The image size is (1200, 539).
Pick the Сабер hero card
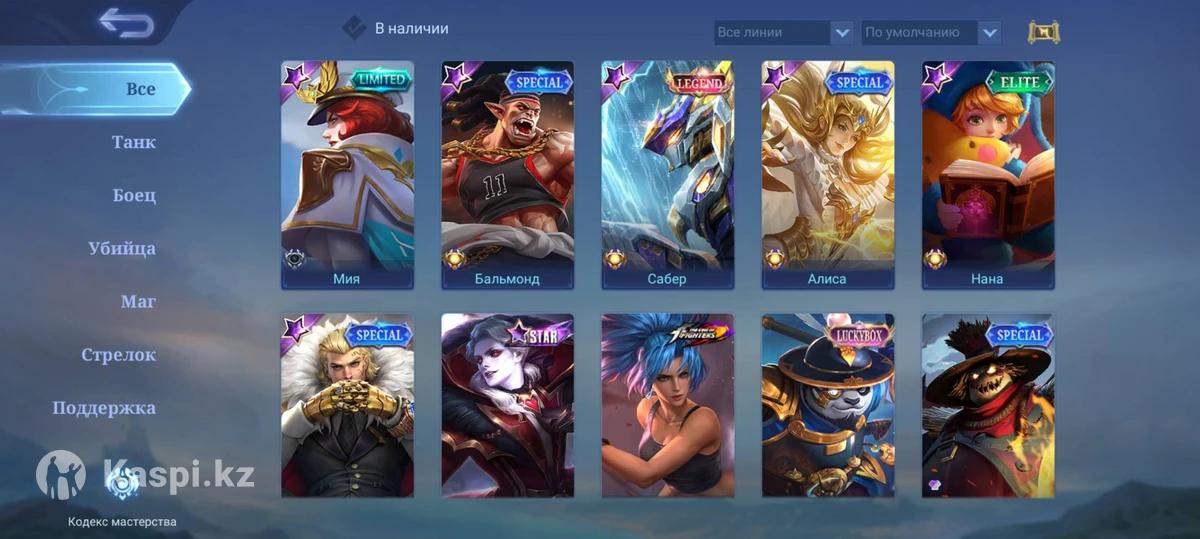(667, 175)
